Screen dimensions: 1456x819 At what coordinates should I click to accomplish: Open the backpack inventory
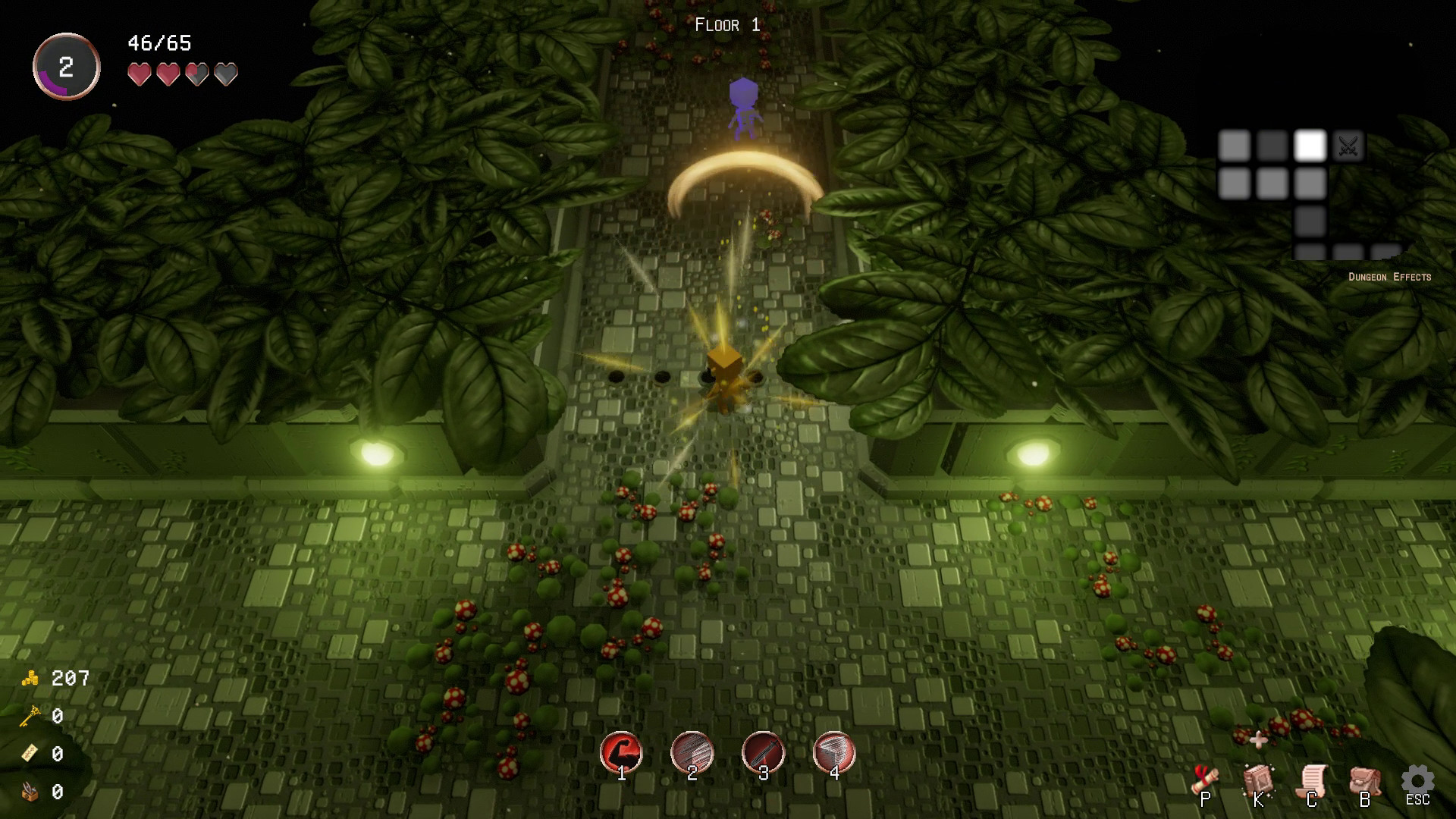1364,783
